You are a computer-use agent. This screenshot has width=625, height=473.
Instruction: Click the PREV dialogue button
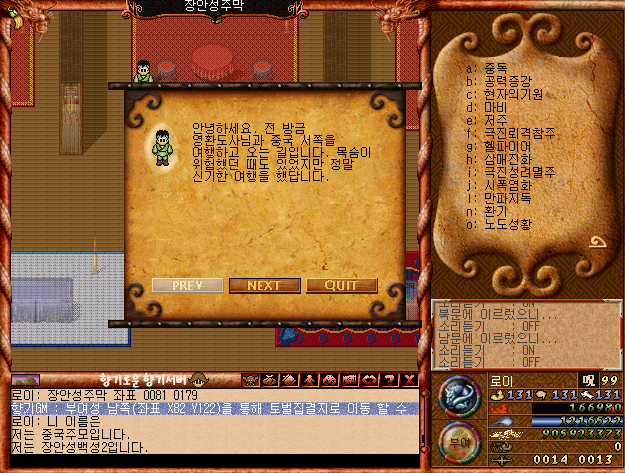pyautogui.click(x=187, y=285)
